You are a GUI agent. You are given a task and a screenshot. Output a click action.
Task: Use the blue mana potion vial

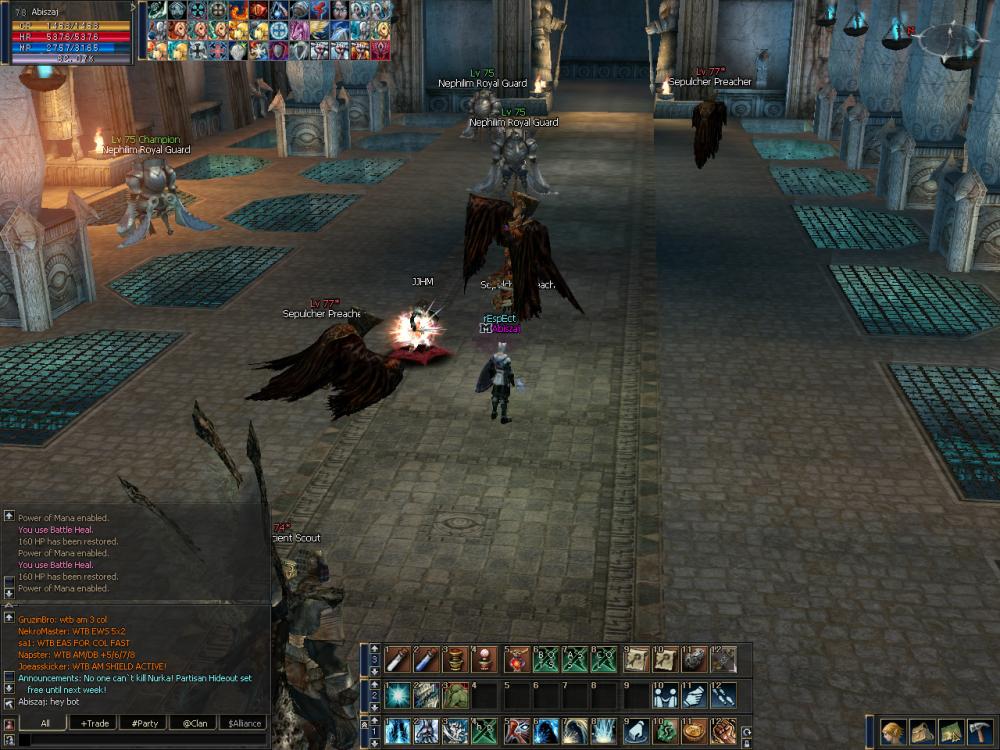tap(426, 659)
